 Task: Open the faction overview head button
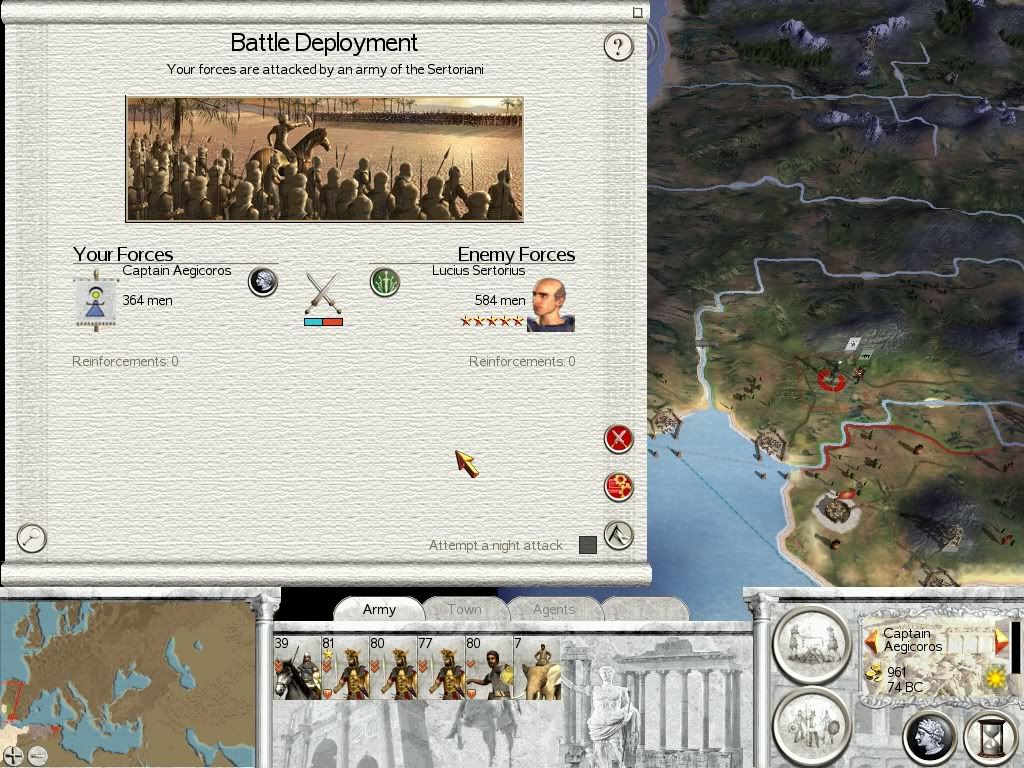[x=929, y=739]
